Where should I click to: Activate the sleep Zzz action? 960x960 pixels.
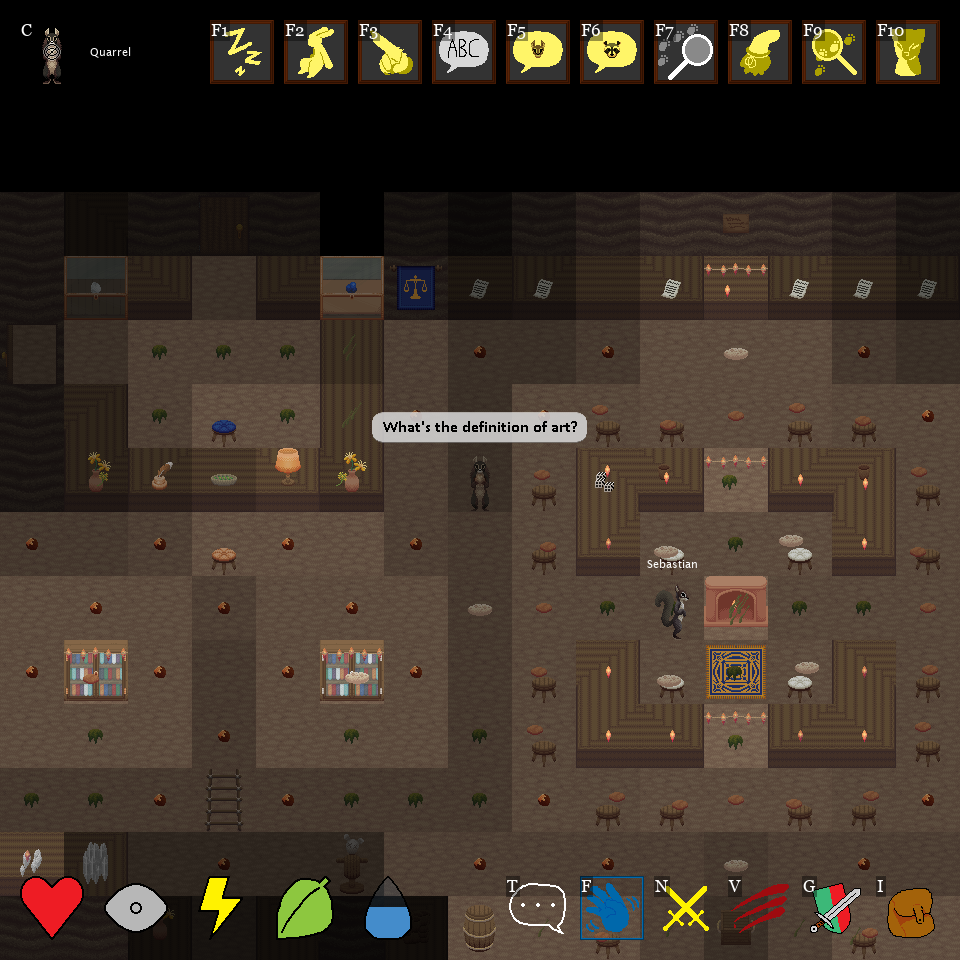pos(241,52)
